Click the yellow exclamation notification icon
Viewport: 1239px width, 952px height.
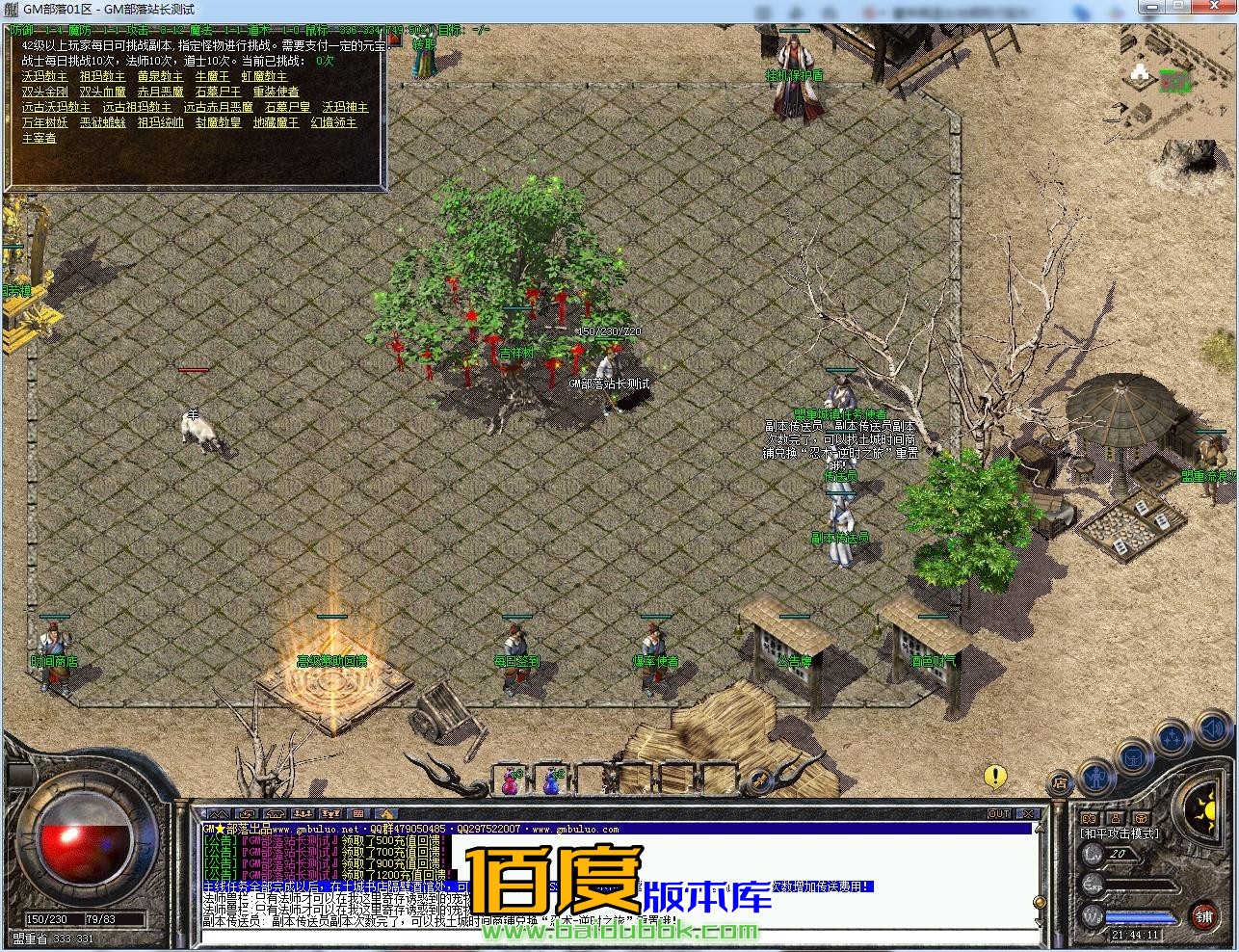pos(997,775)
